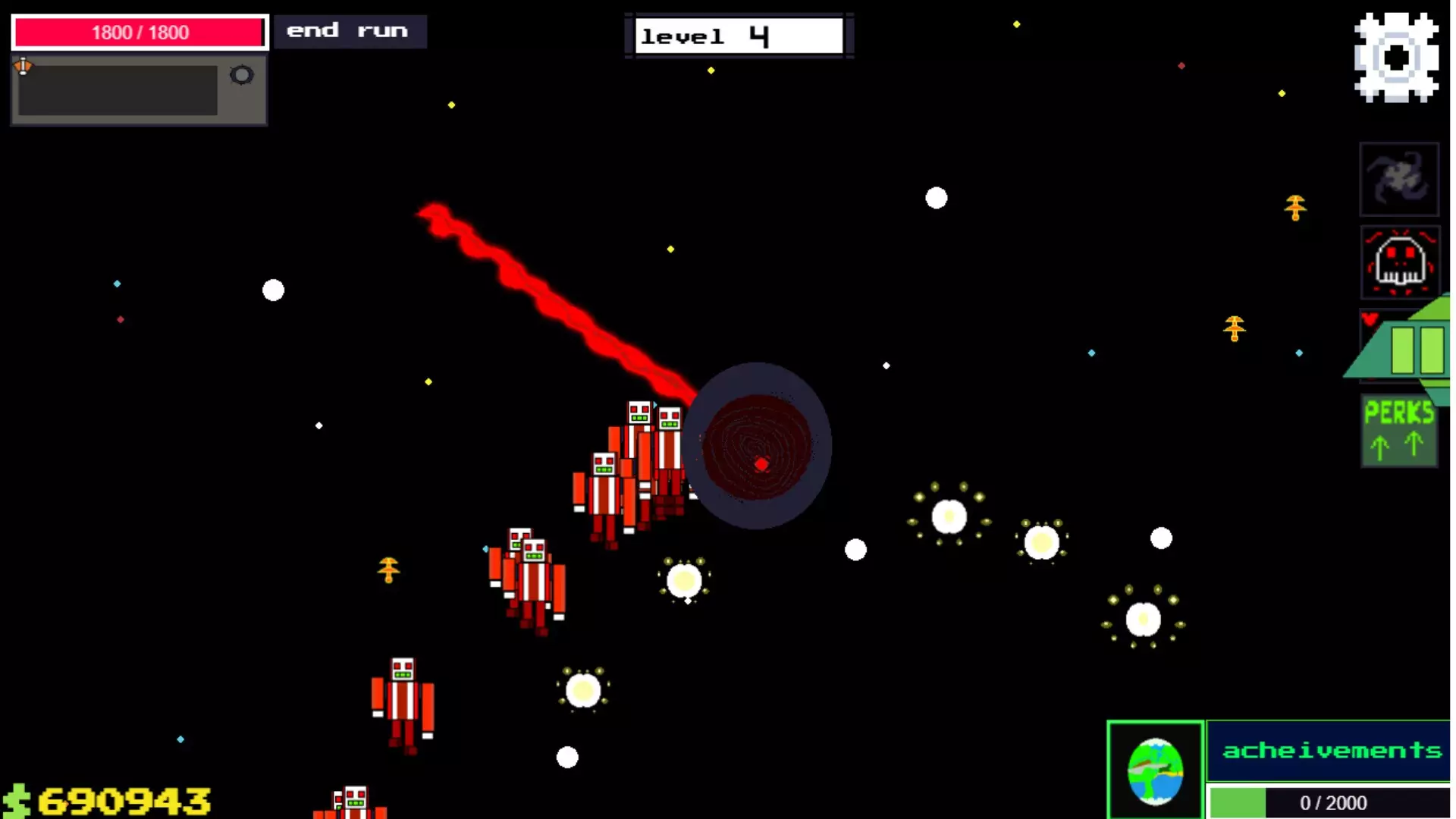Click the right upgrade arrow under PERKS
This screenshot has width=1456, height=819.
tap(1414, 446)
